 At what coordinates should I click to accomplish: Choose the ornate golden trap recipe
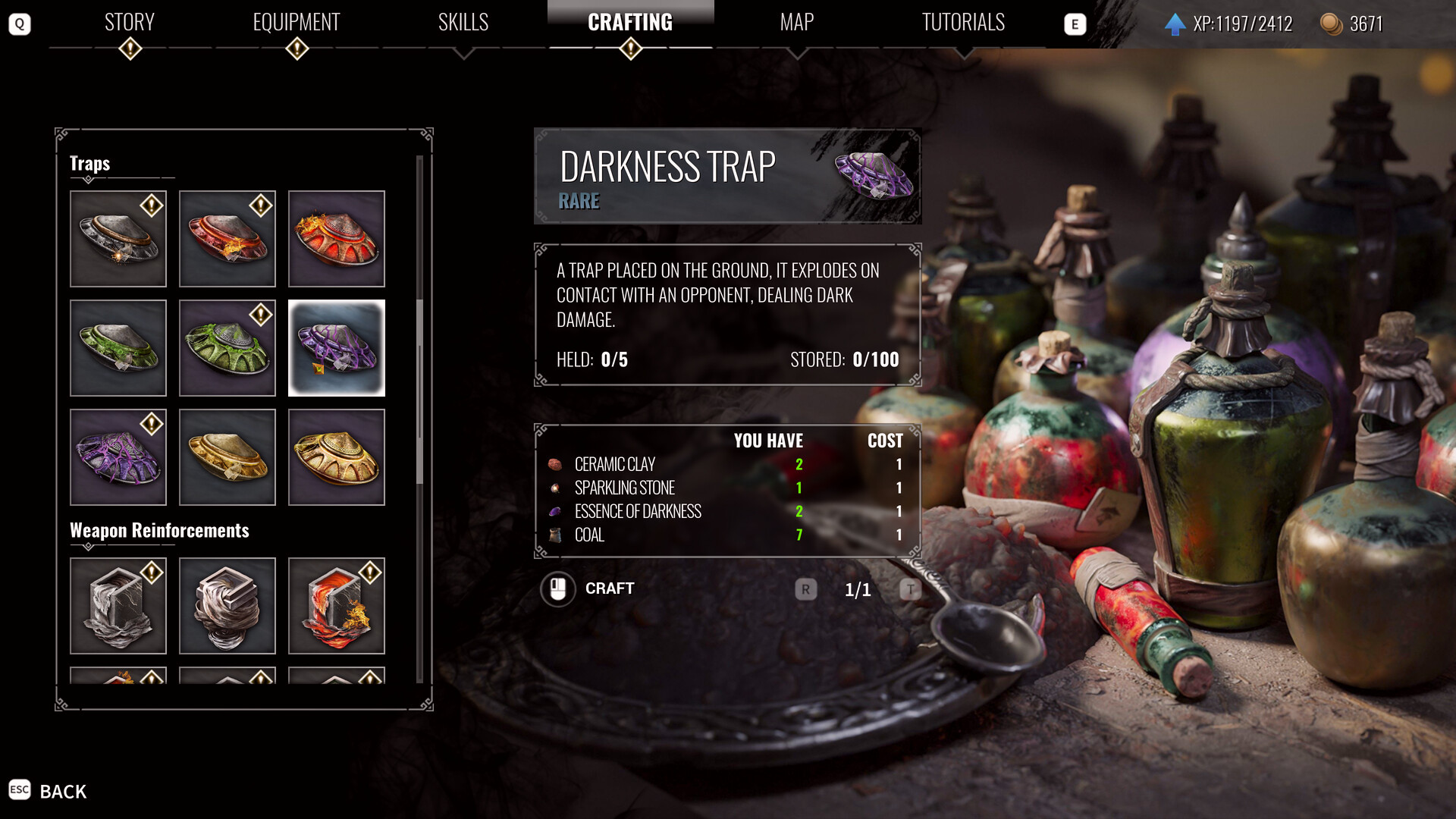click(x=337, y=457)
